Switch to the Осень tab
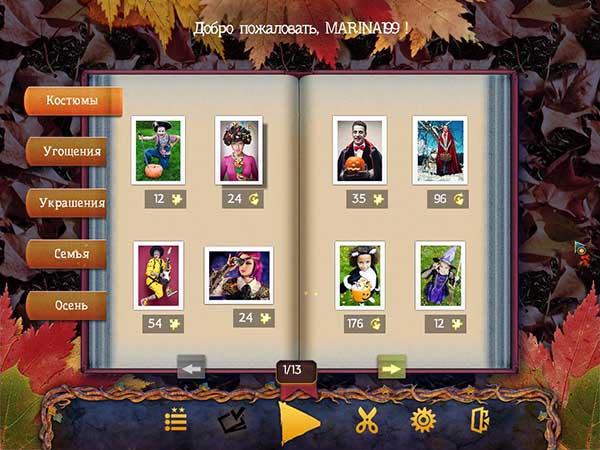This screenshot has width=600, height=450. [x=74, y=304]
